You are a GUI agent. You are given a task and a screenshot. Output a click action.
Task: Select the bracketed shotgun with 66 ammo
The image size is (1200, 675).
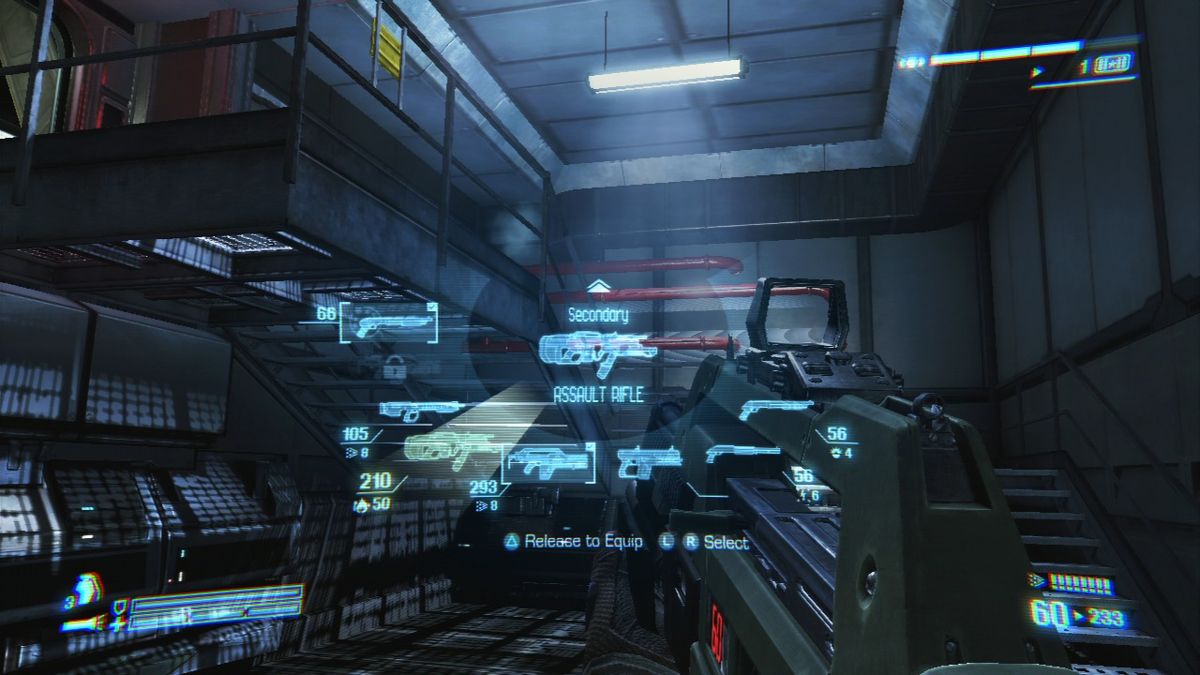click(388, 323)
